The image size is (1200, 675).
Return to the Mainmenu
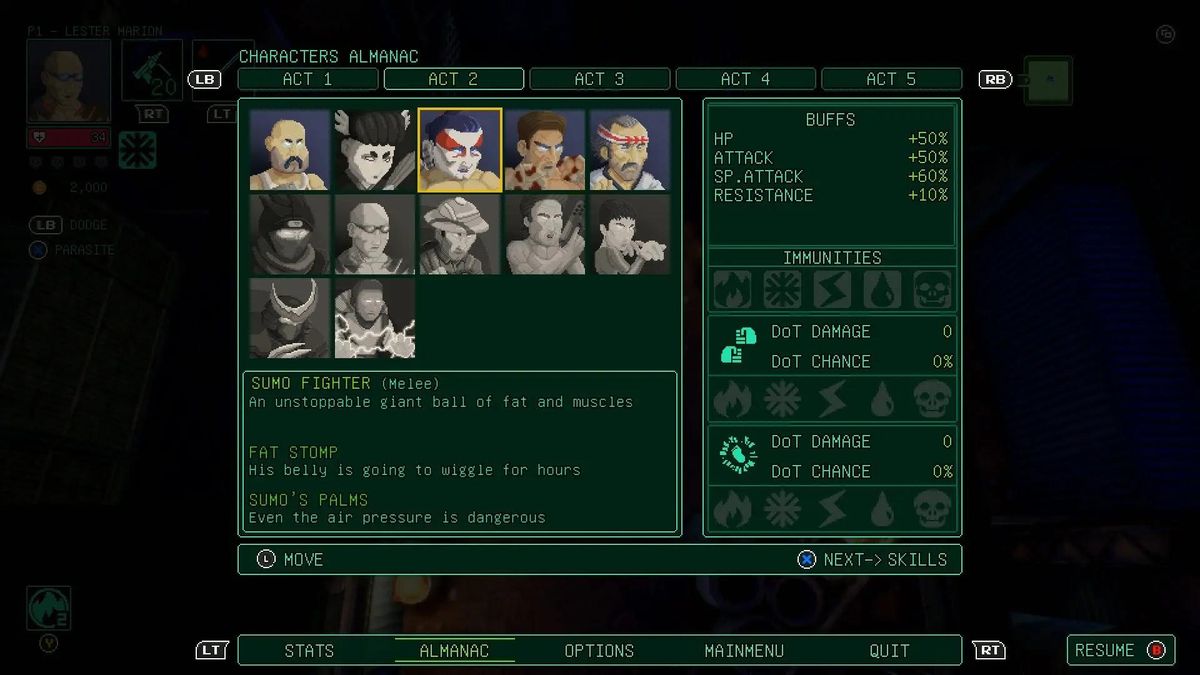(x=744, y=650)
